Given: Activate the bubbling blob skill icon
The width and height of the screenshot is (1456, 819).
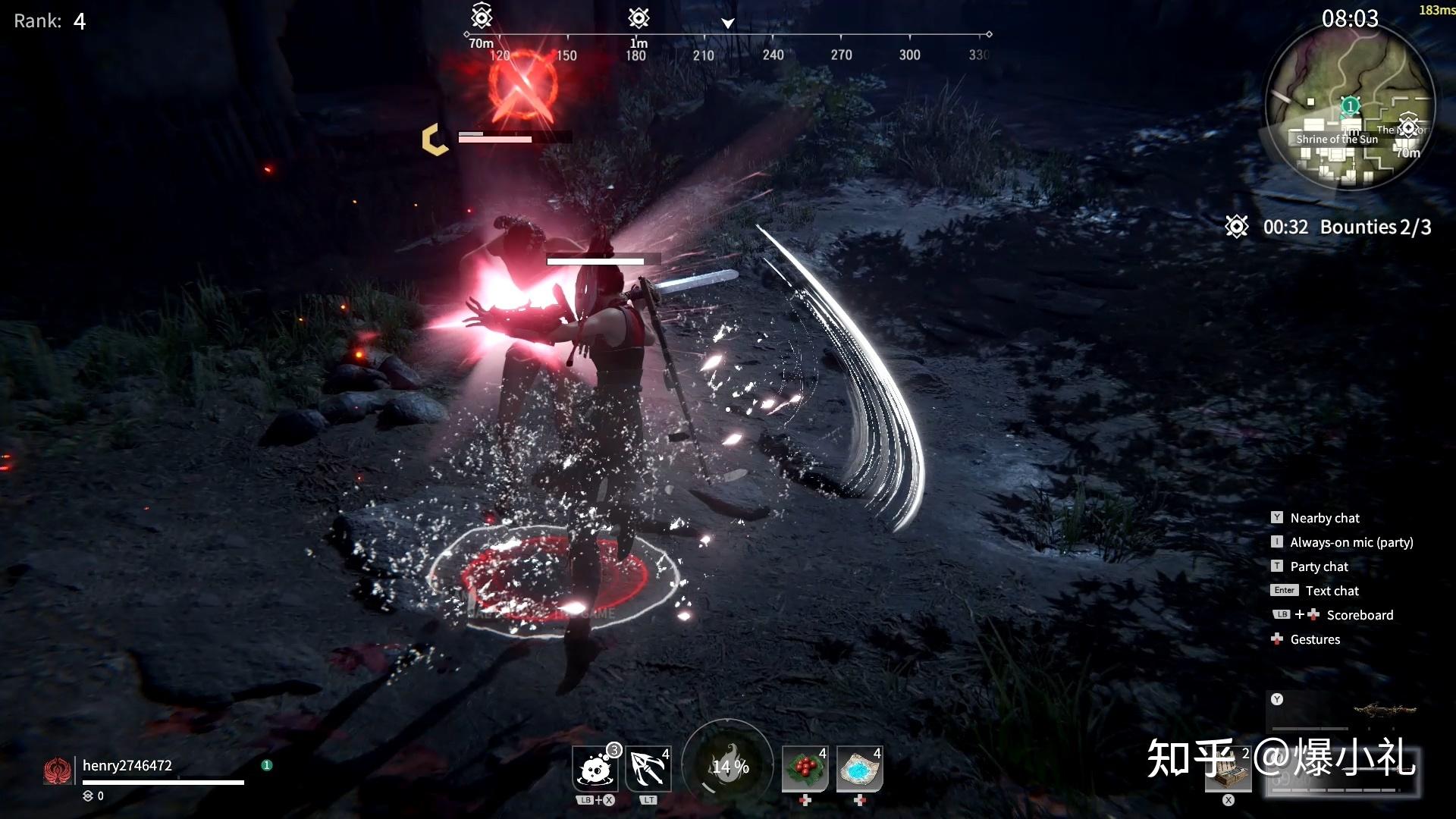Looking at the screenshot, I should pos(595,769).
